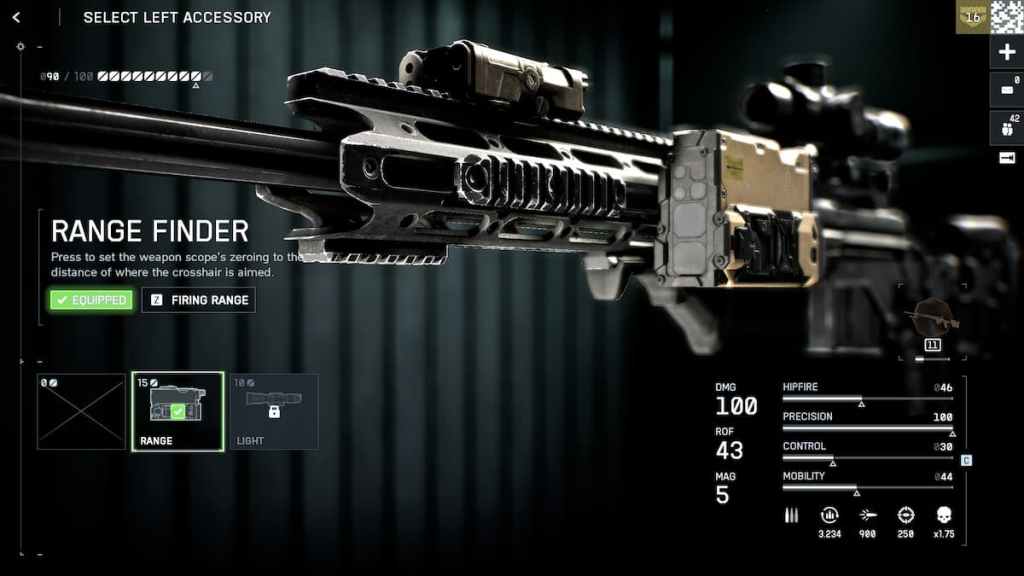Click the plus icon button

tap(1006, 52)
